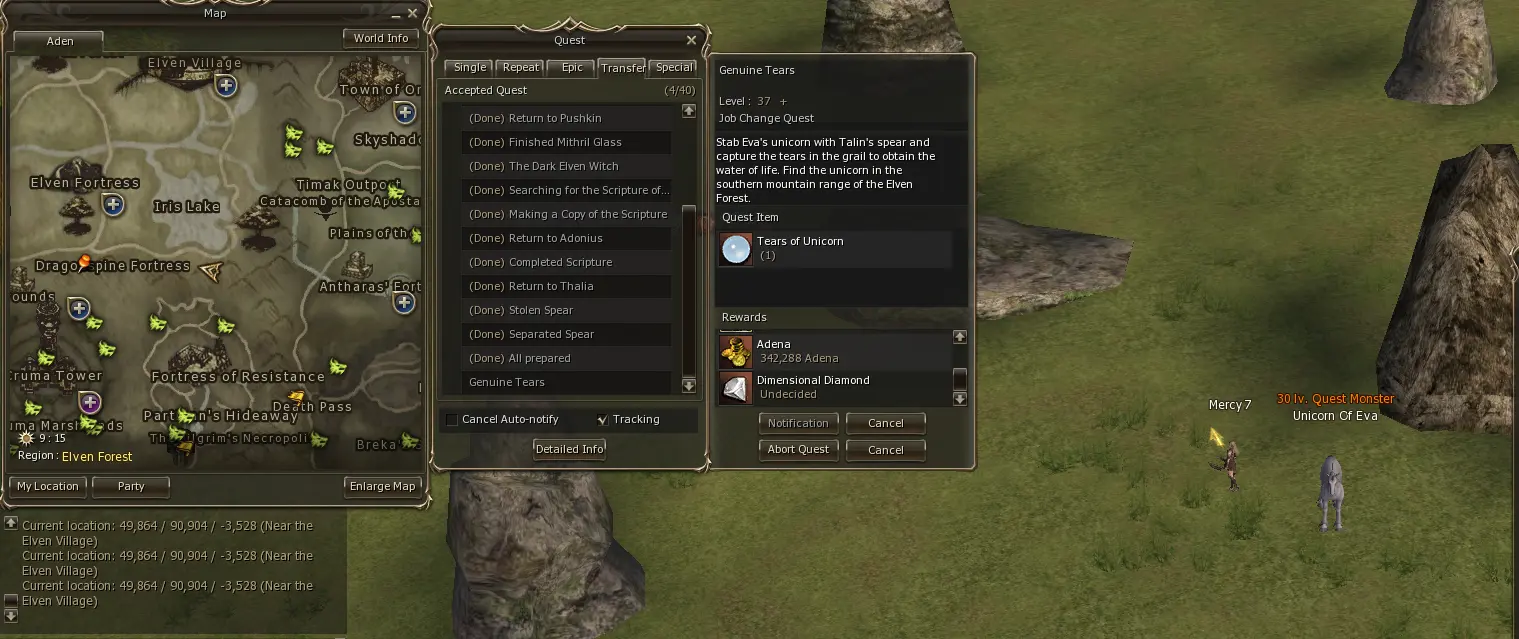Select the Tears of Unicorn quest item
This screenshot has width=1519, height=639.
(736, 249)
